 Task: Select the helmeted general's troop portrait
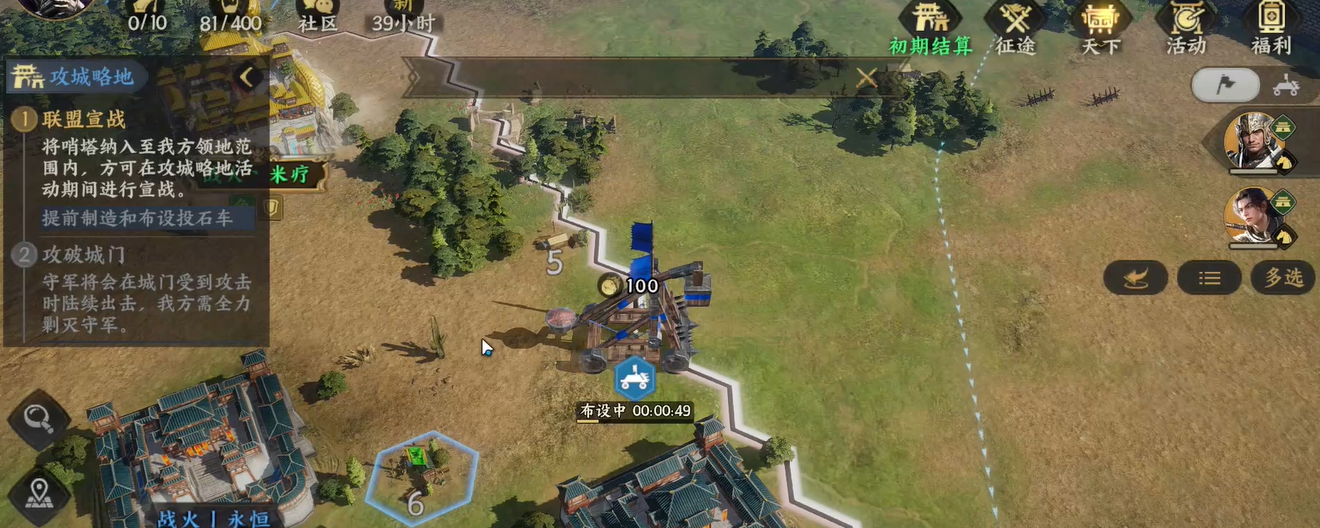(1256, 142)
